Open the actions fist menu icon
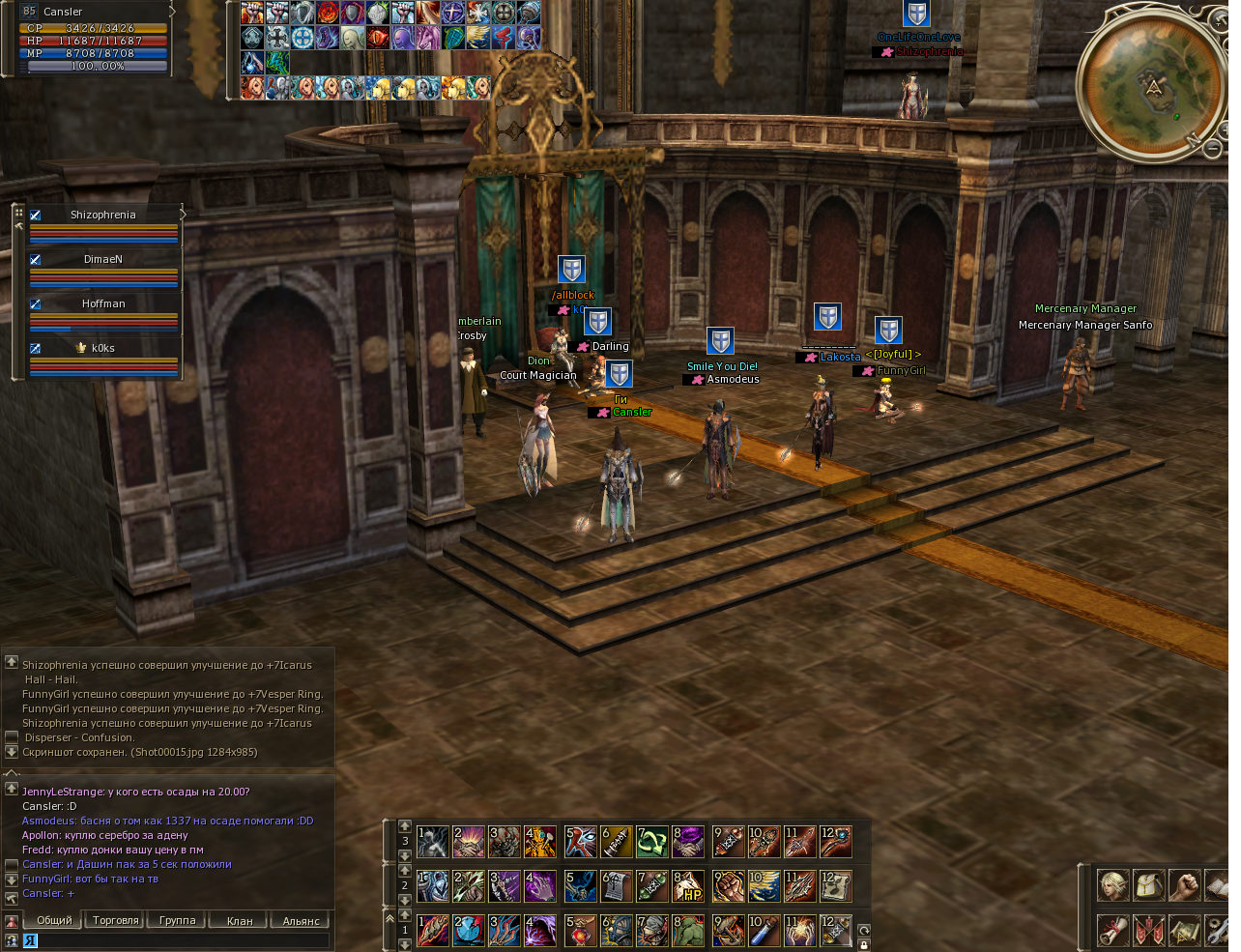Screen dimensions: 1241x952 [x=1184, y=885]
